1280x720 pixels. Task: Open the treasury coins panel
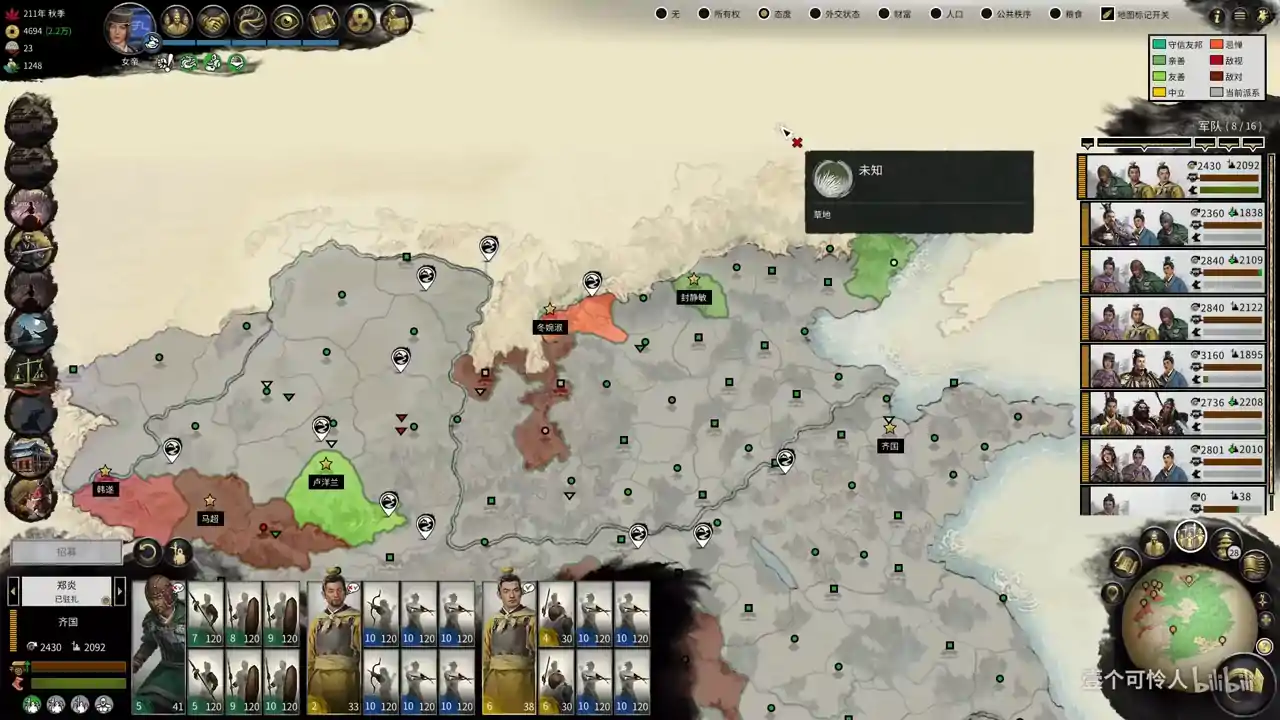(360, 20)
